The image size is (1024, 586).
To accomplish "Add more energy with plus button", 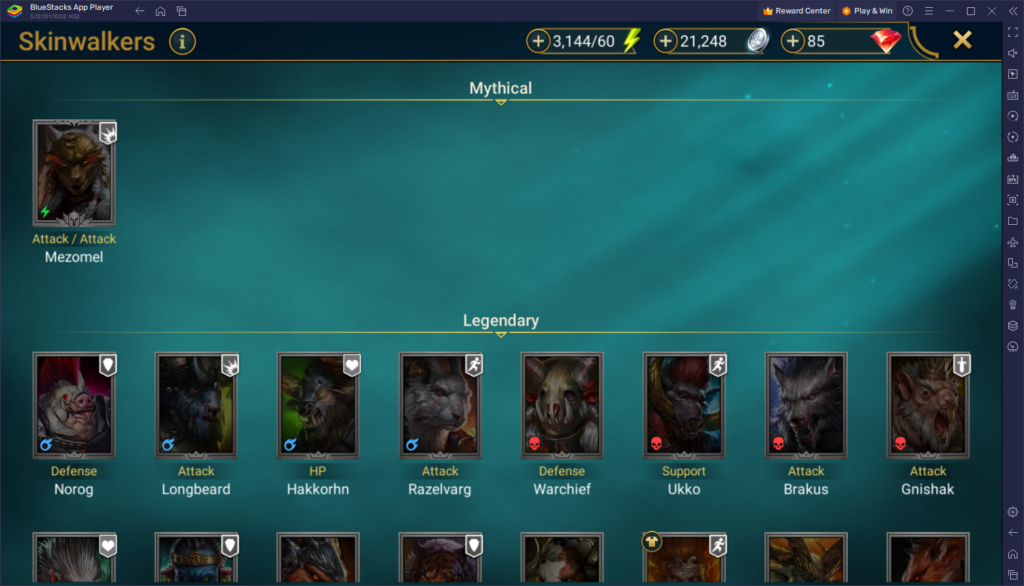I will pos(538,42).
